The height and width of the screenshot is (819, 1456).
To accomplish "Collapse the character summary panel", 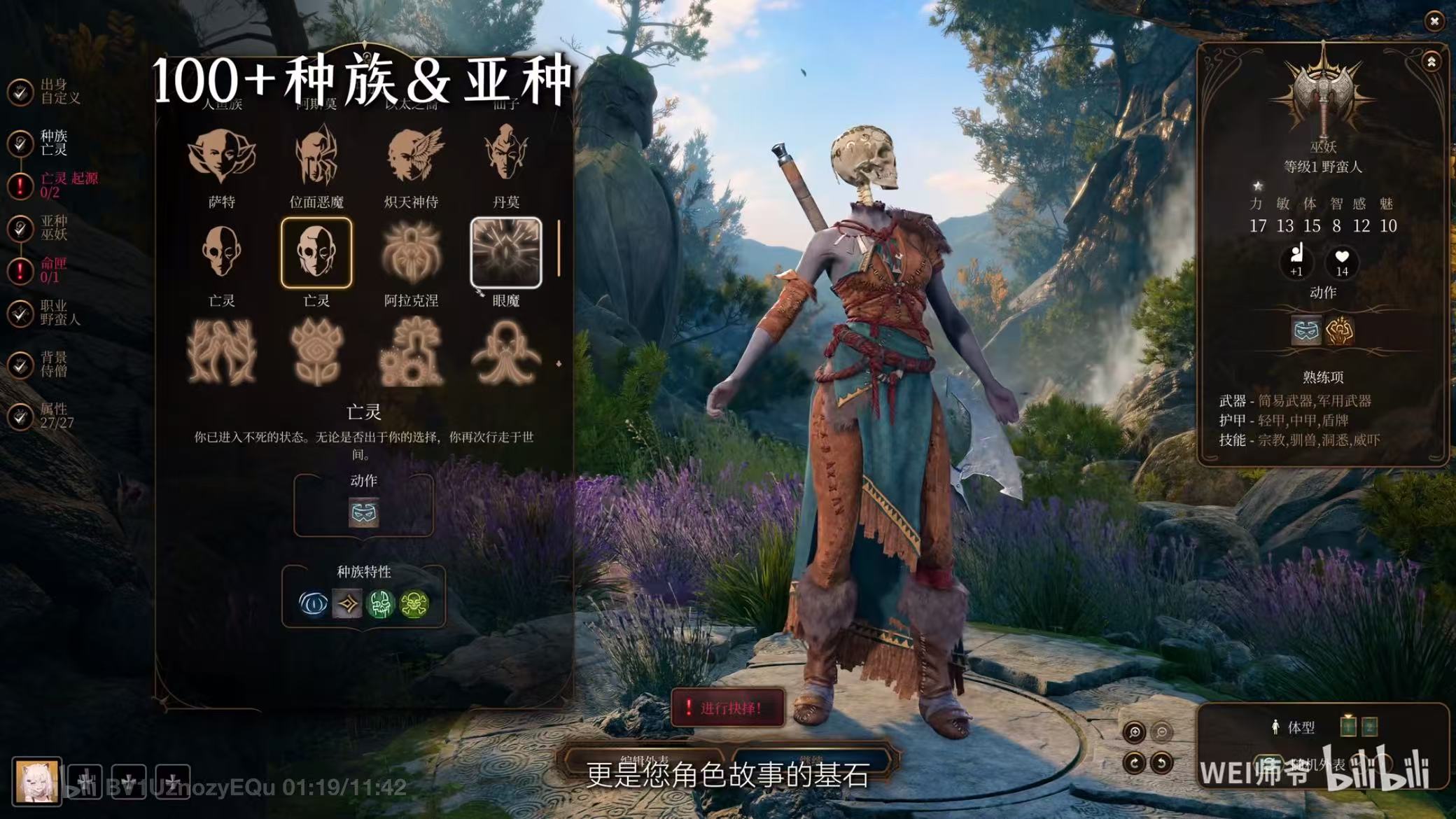I will point(1431,62).
